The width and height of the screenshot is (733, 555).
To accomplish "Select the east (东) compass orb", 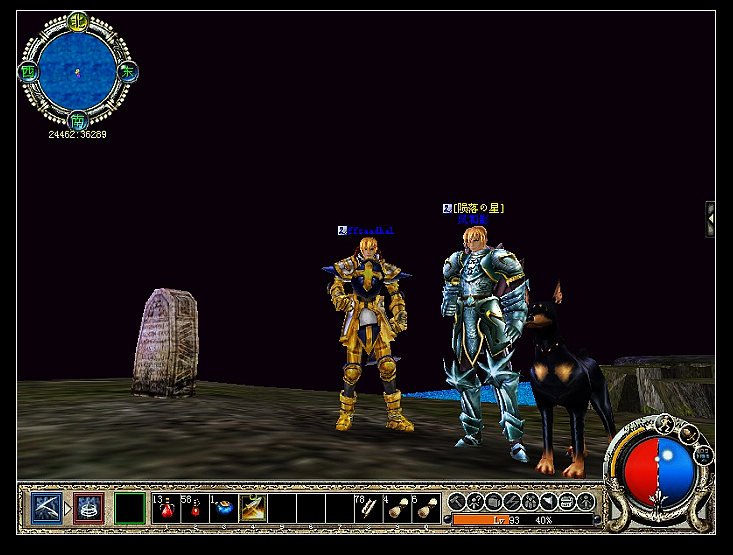I will pos(128,72).
